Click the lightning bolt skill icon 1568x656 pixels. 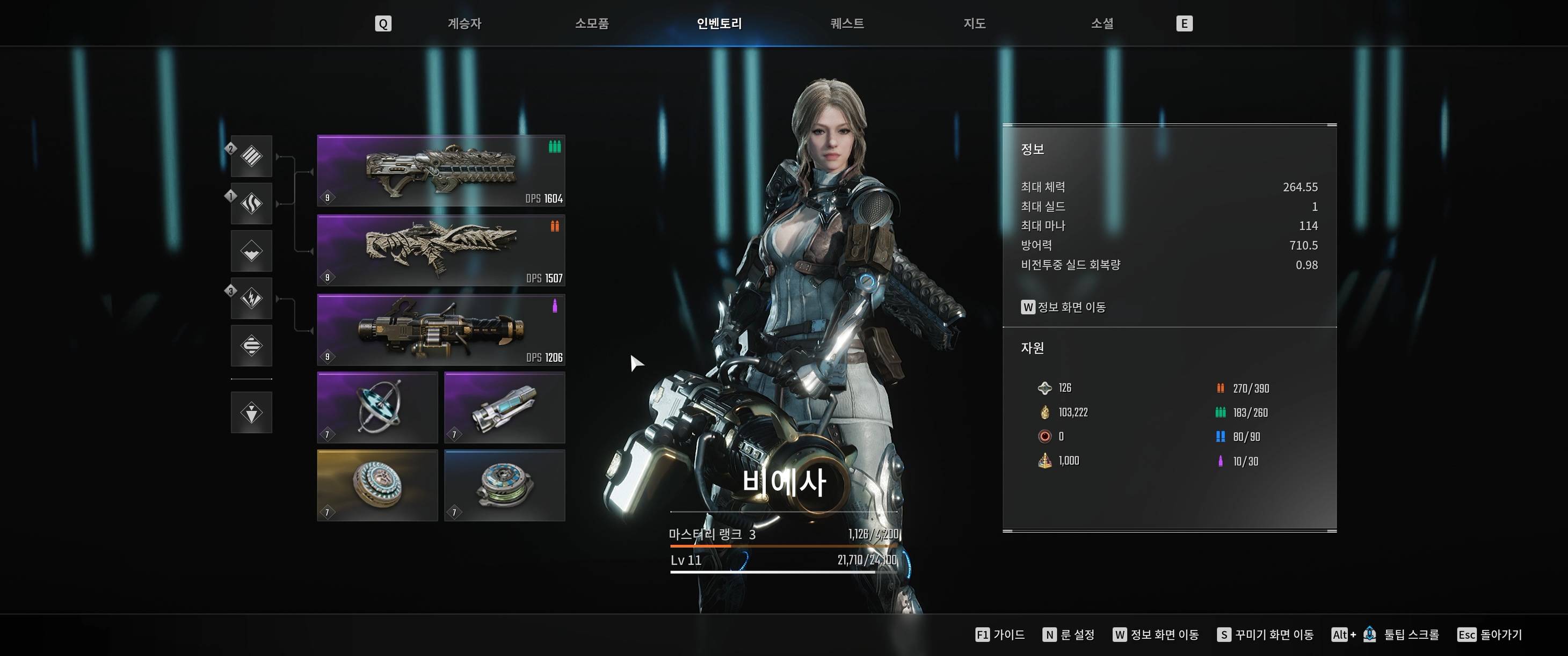251,298
